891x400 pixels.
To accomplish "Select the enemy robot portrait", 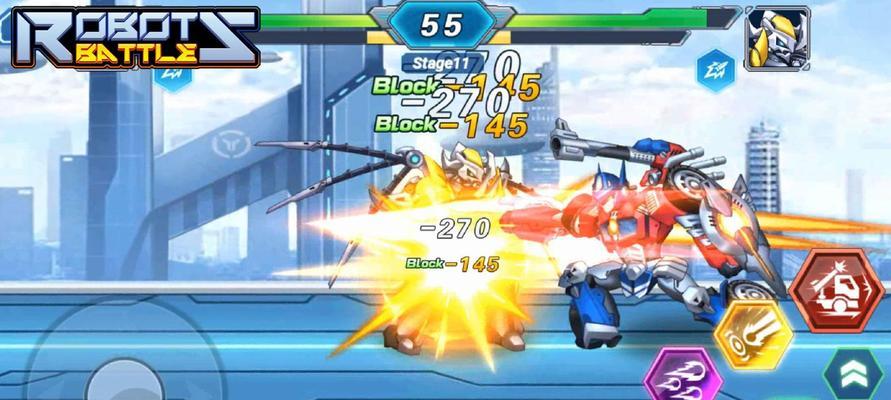I will [777, 38].
